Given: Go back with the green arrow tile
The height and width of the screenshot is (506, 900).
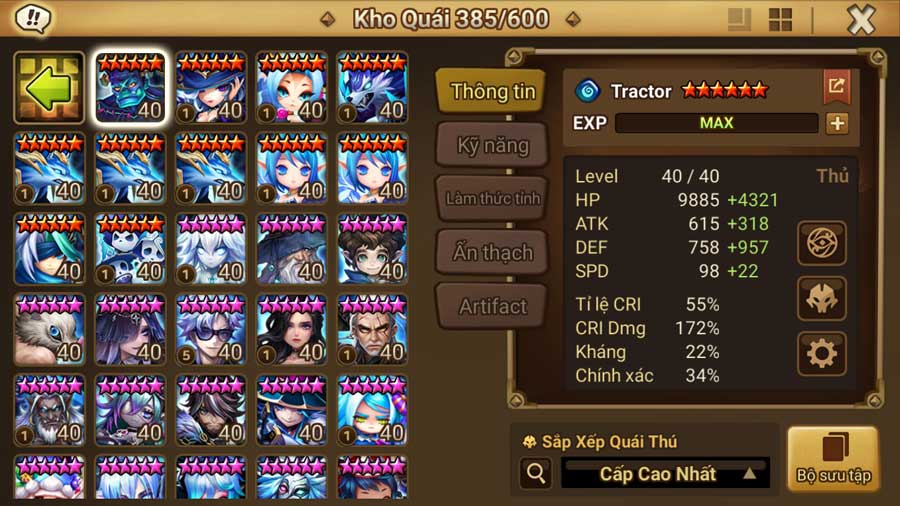Looking at the screenshot, I should click(49, 87).
